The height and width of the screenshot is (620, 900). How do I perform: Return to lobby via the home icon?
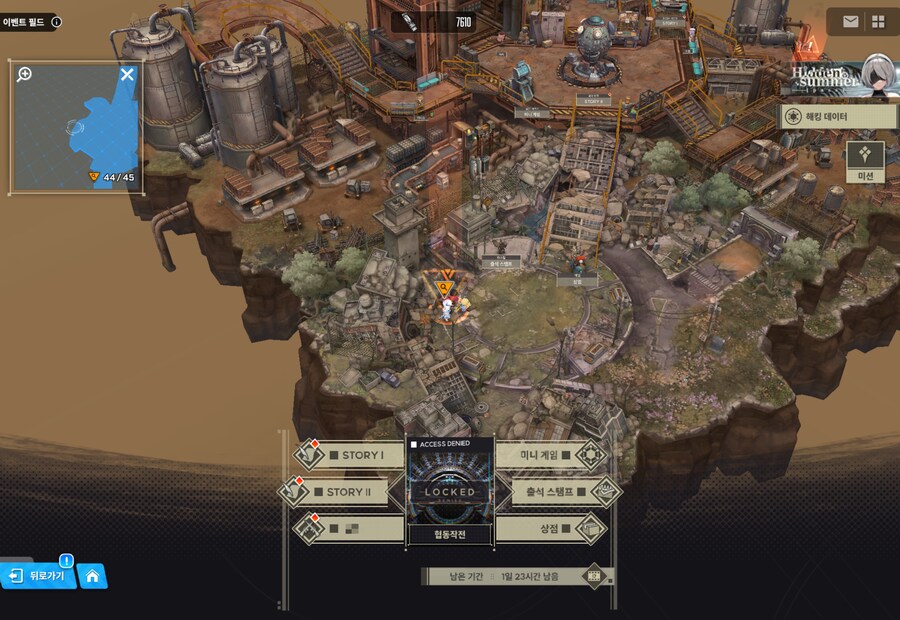pos(93,576)
